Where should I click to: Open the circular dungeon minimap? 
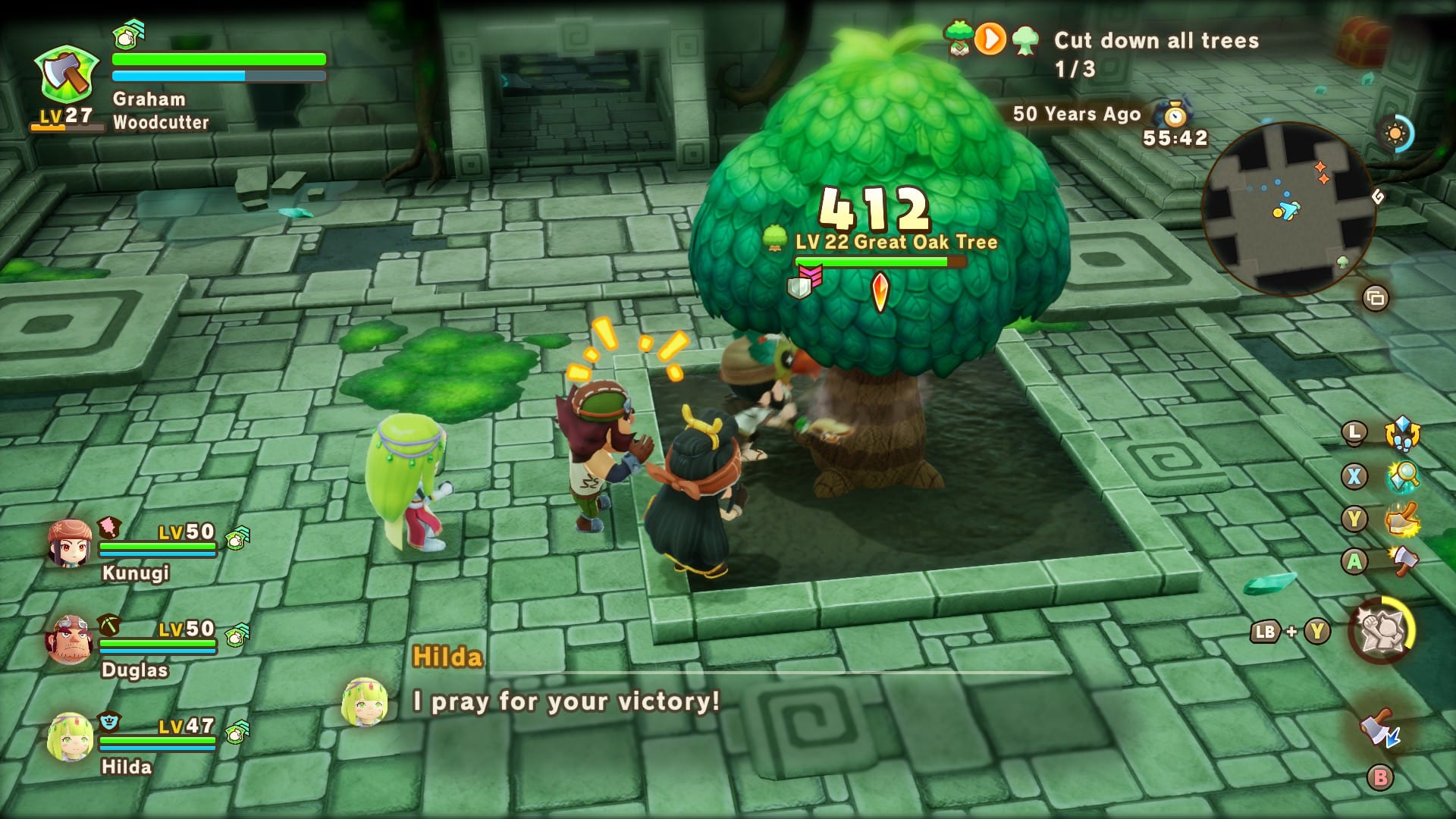click(1288, 209)
